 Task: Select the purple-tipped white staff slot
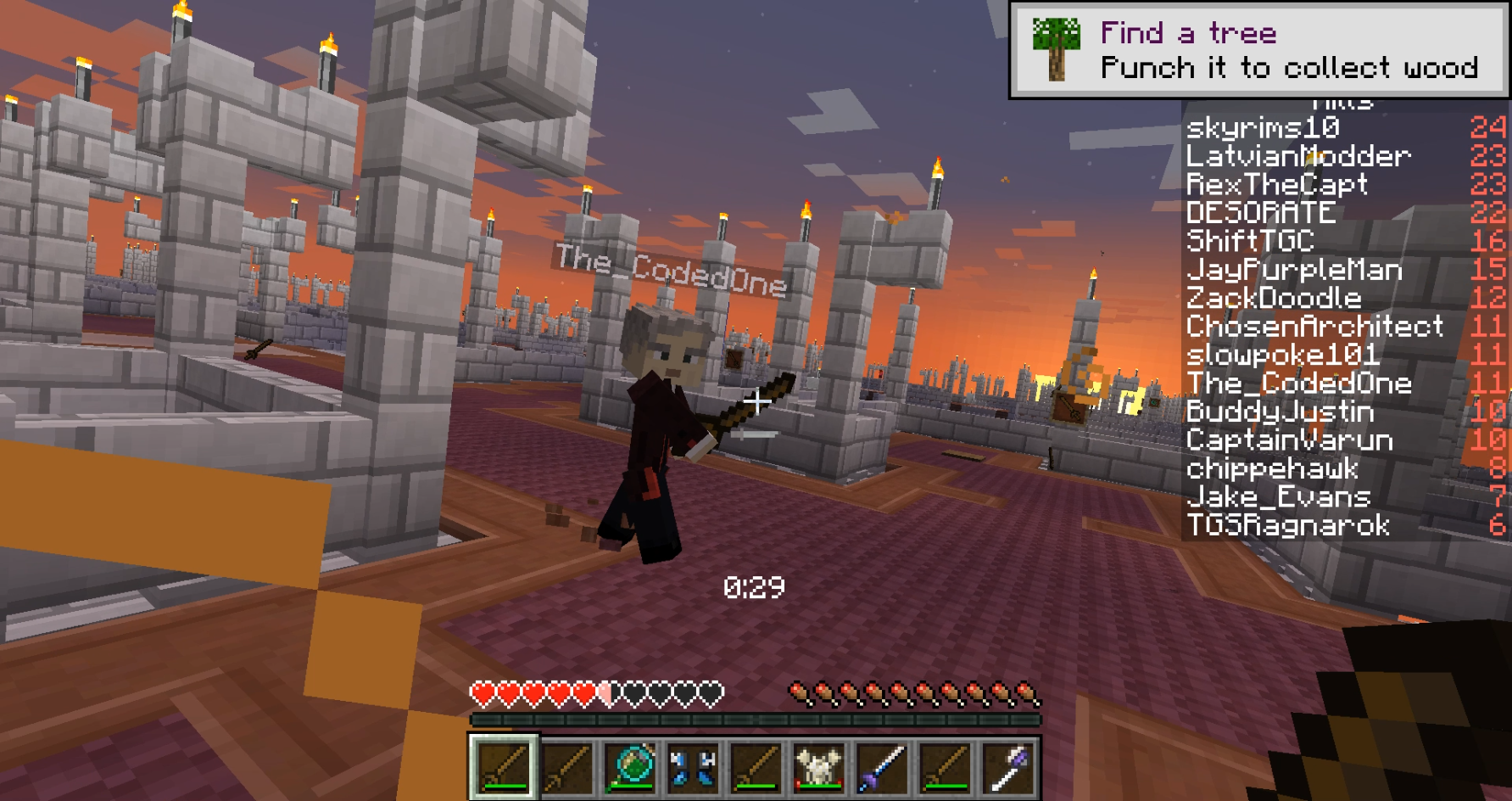click(x=1007, y=766)
